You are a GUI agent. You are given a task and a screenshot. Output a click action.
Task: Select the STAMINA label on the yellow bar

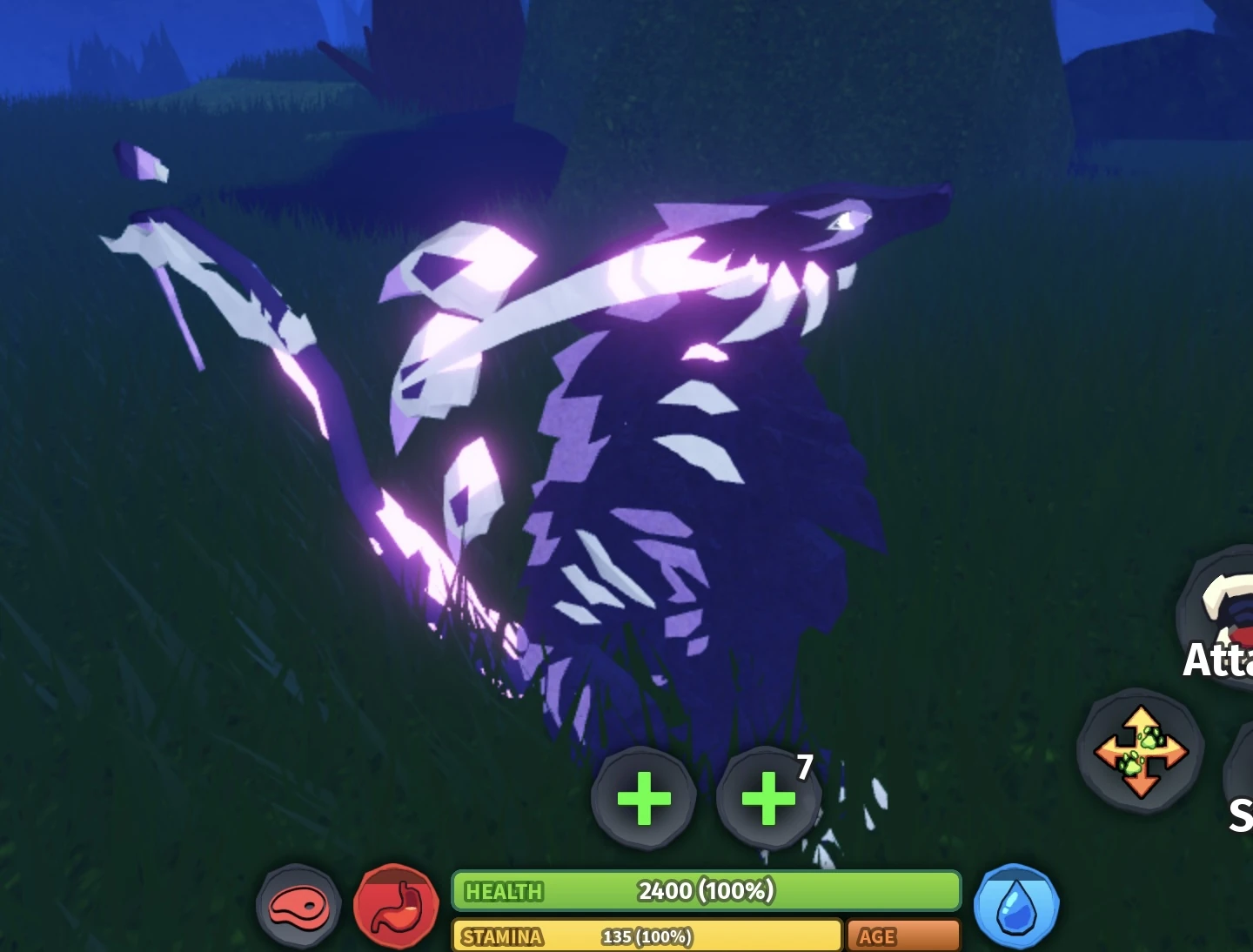(502, 936)
